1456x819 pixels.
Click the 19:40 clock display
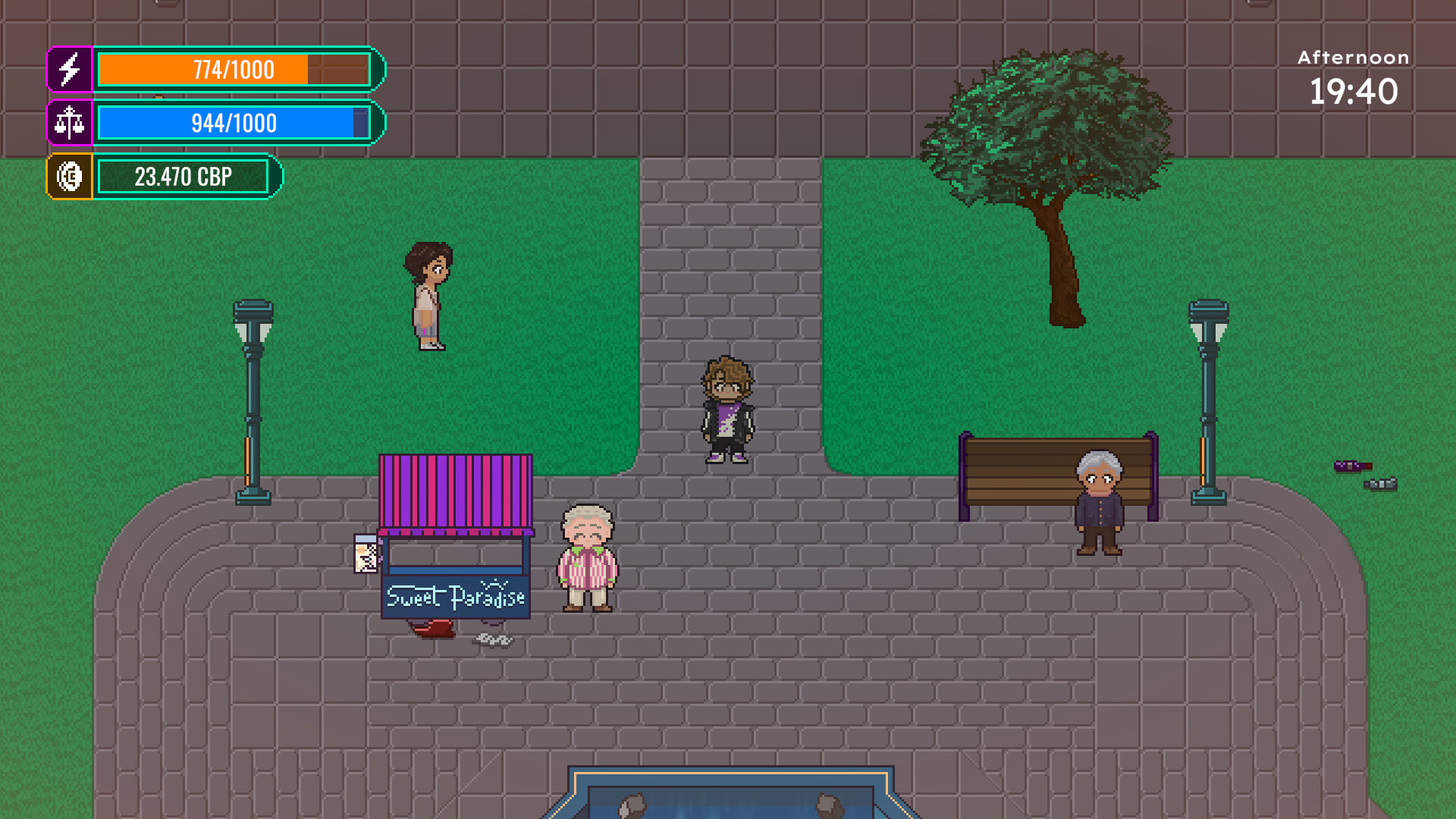(x=1354, y=91)
